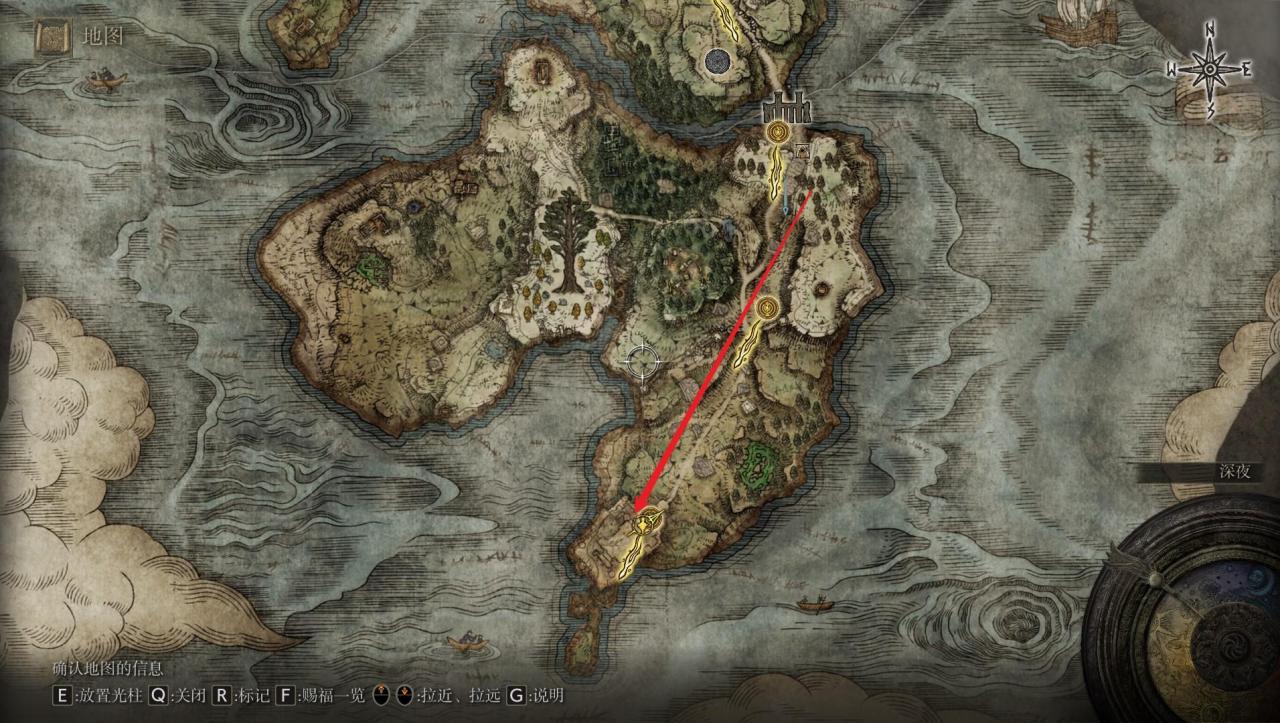
Task: Click the map scroll icon beside 地图
Action: (x=51, y=39)
